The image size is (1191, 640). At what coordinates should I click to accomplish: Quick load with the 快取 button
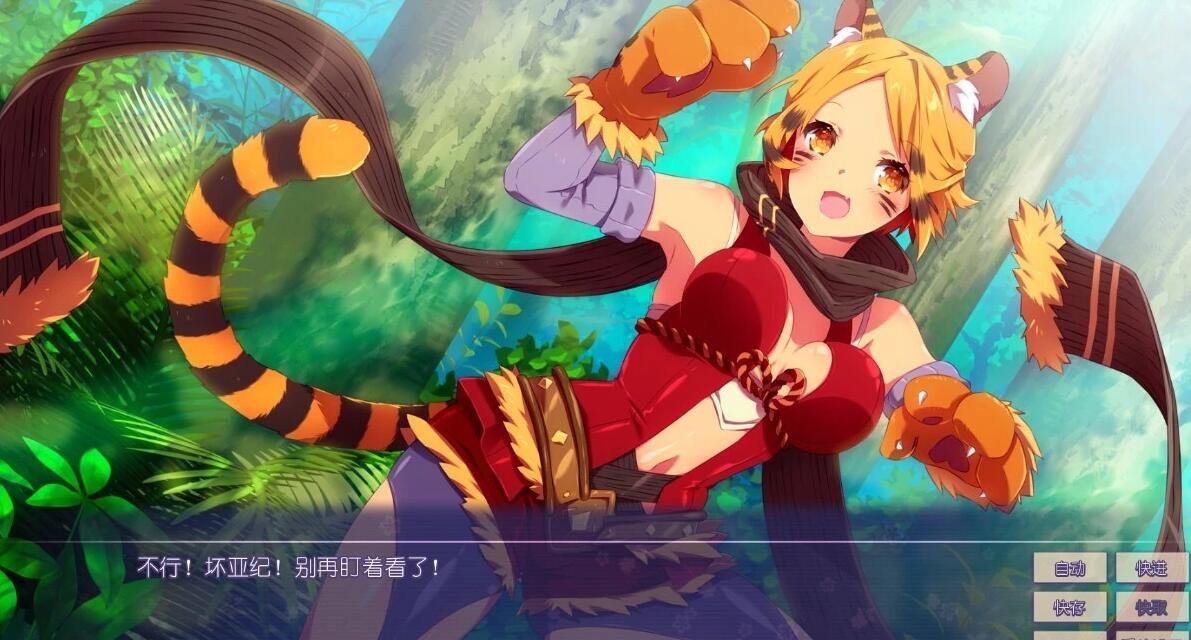click(1152, 606)
